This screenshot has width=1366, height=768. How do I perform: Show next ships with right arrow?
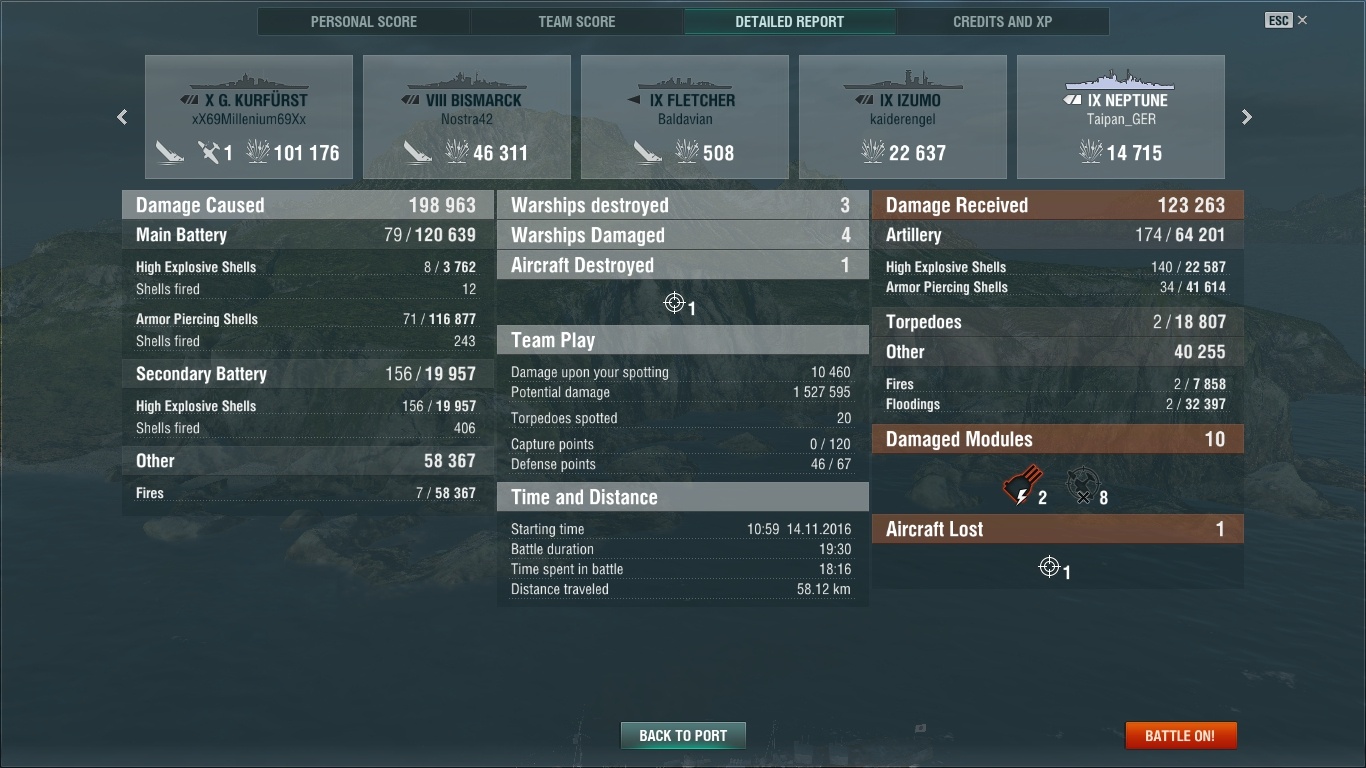(1246, 117)
